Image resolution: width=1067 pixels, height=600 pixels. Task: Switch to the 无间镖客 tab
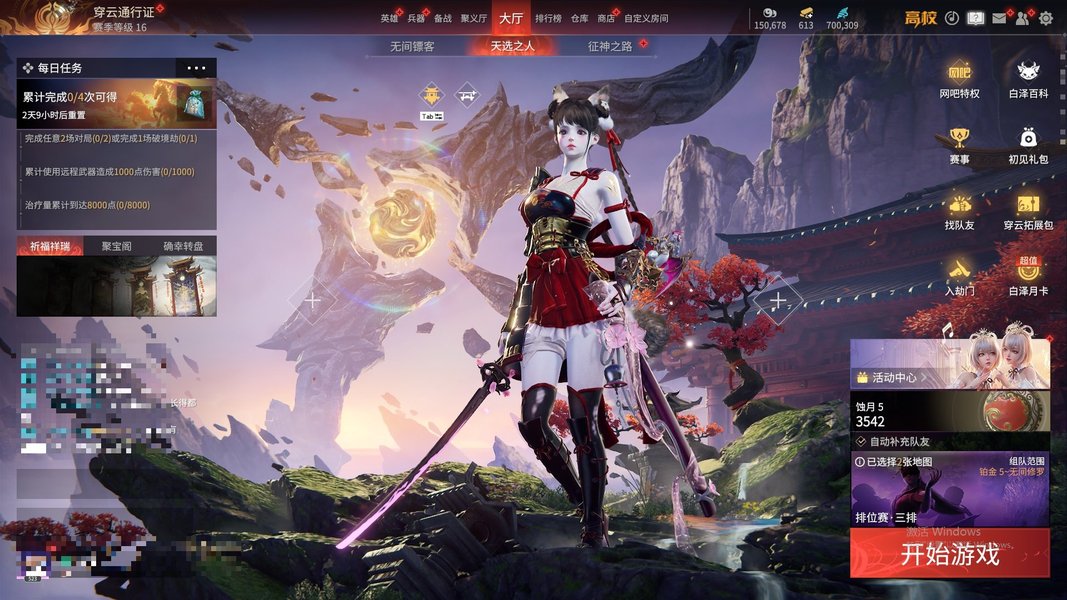point(412,46)
